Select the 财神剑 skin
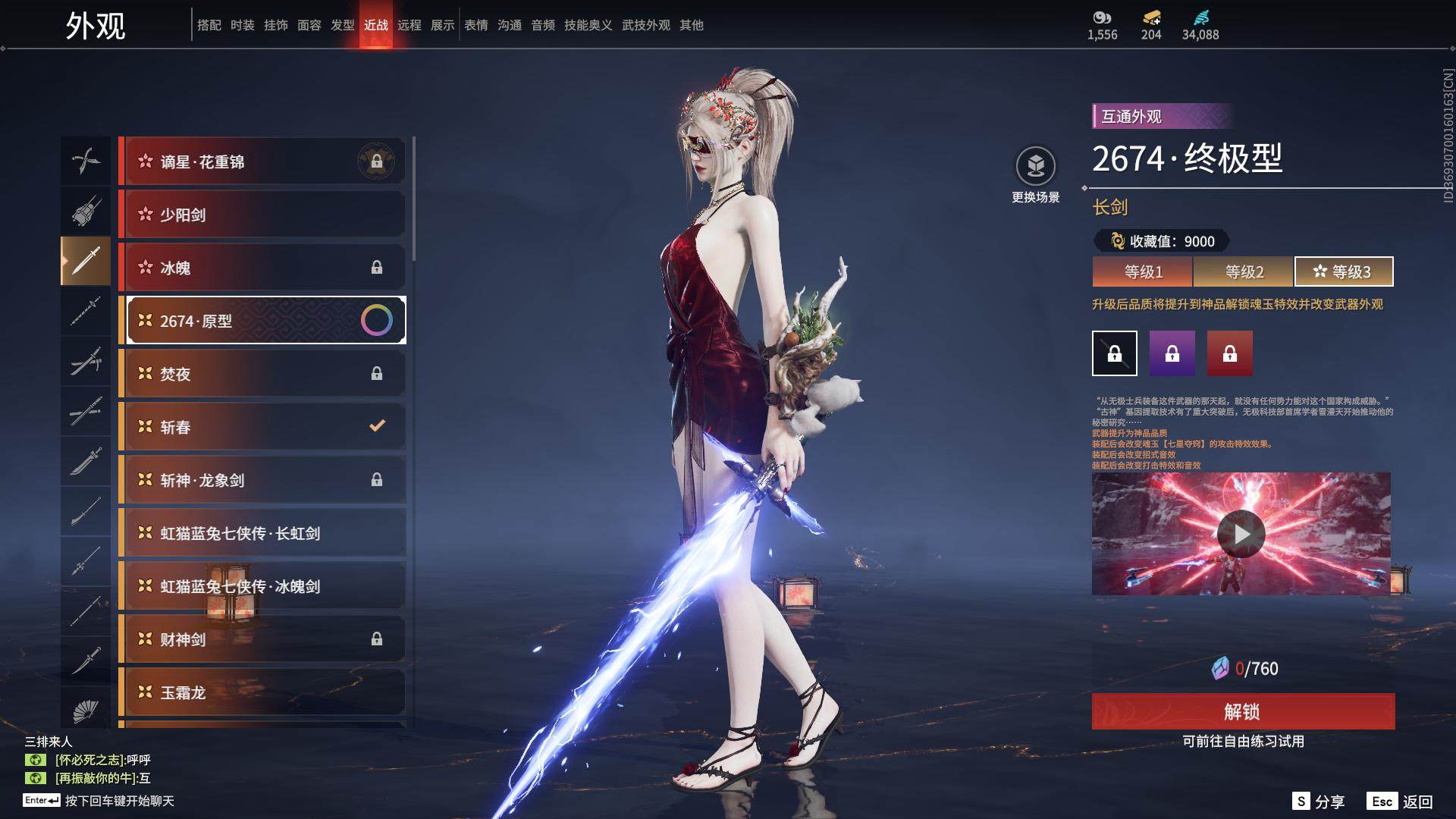This screenshot has width=1456, height=819. (x=262, y=639)
